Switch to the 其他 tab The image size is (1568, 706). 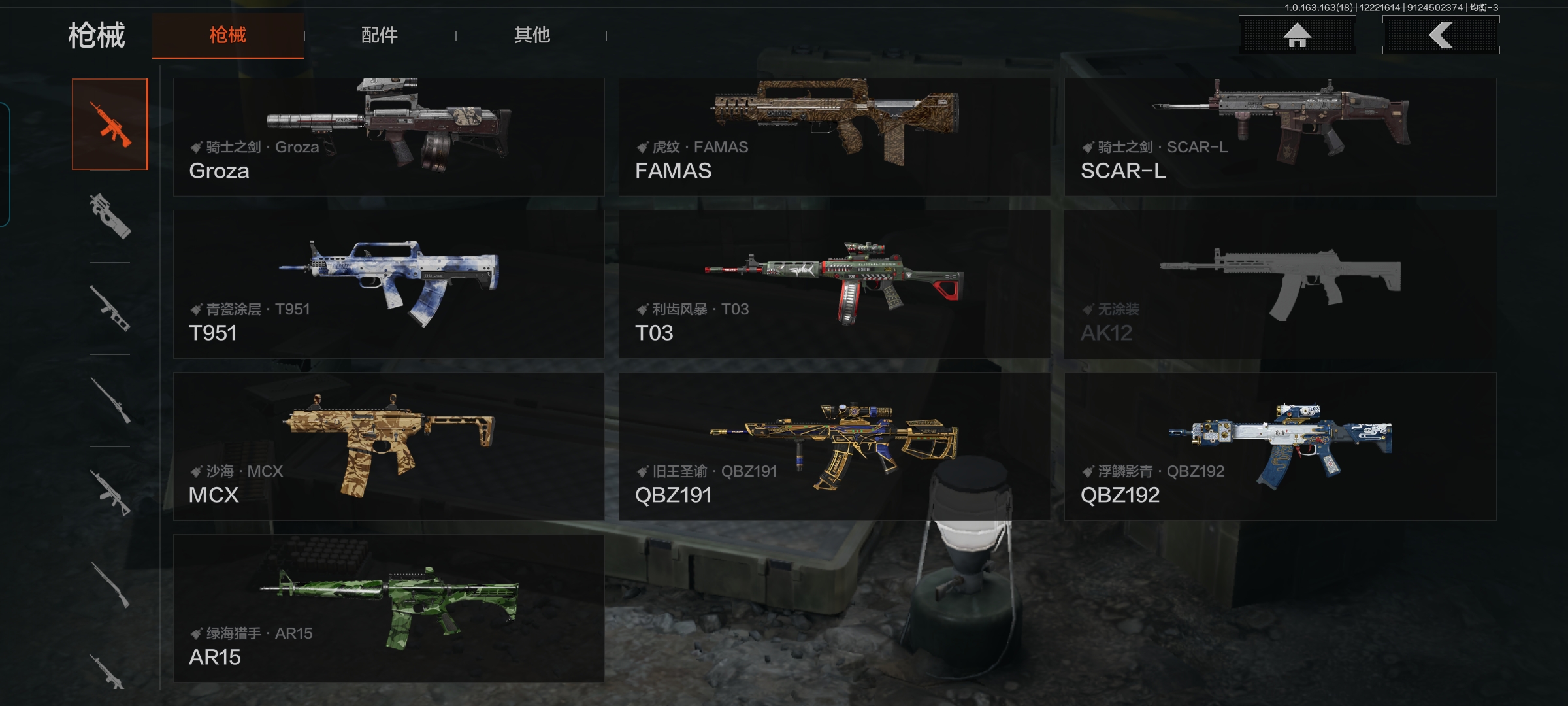click(532, 35)
